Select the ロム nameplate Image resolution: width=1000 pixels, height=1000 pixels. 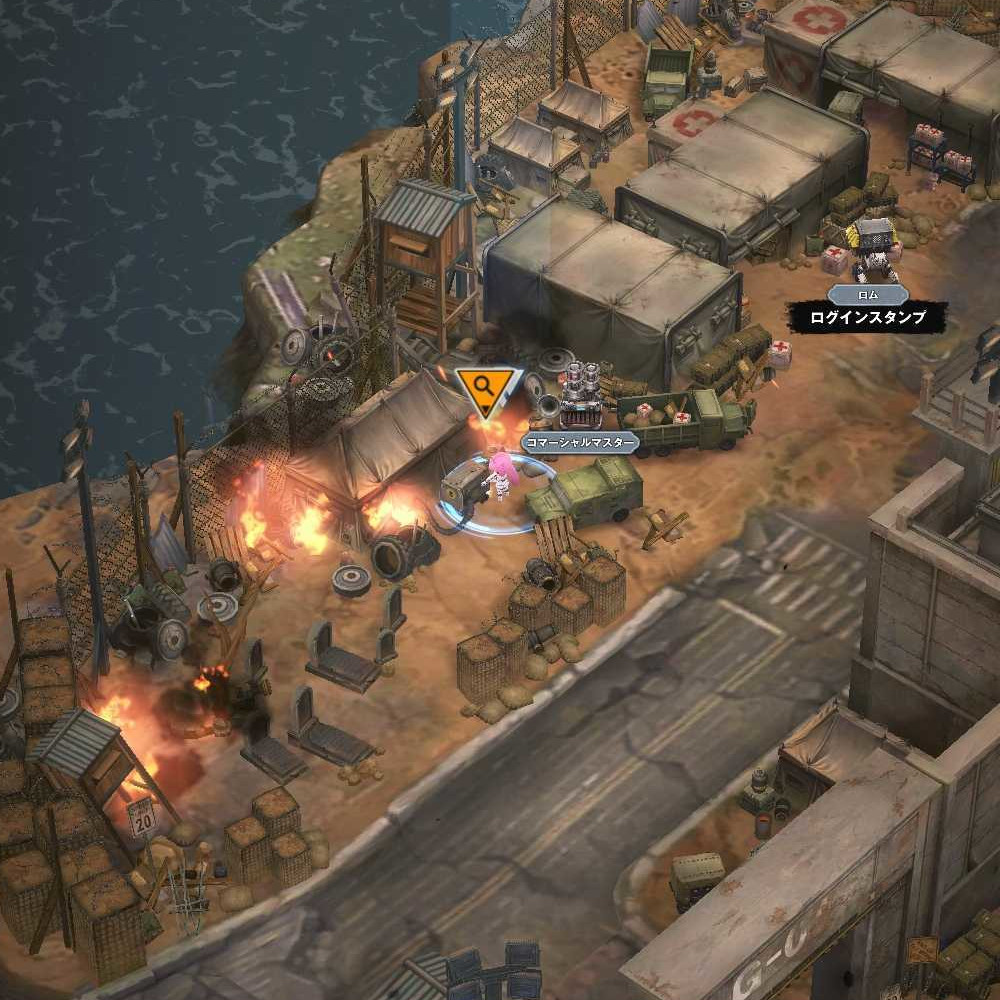[x=868, y=294]
